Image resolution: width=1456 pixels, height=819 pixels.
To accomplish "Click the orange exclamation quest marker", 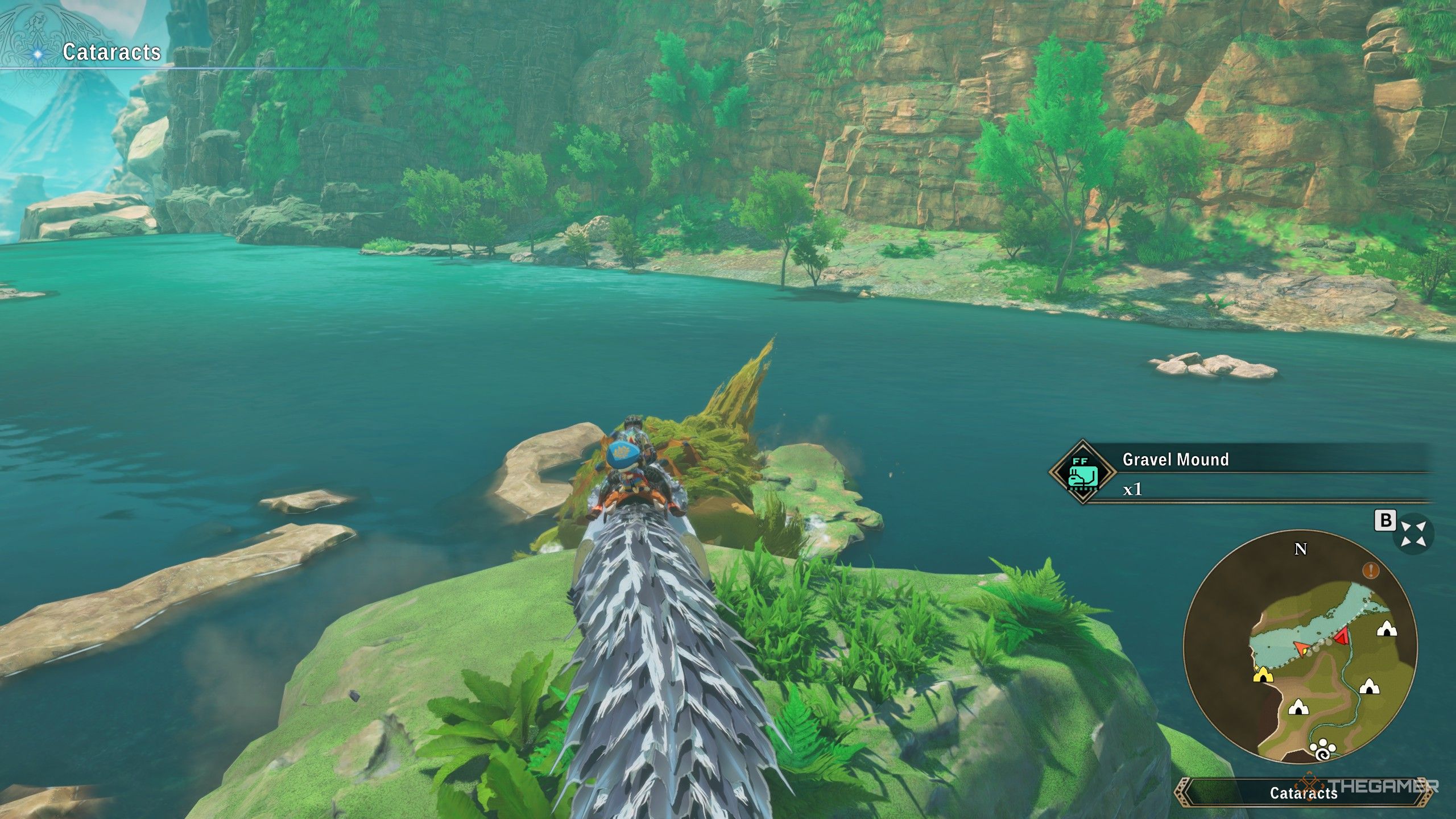I will (x=1371, y=570).
